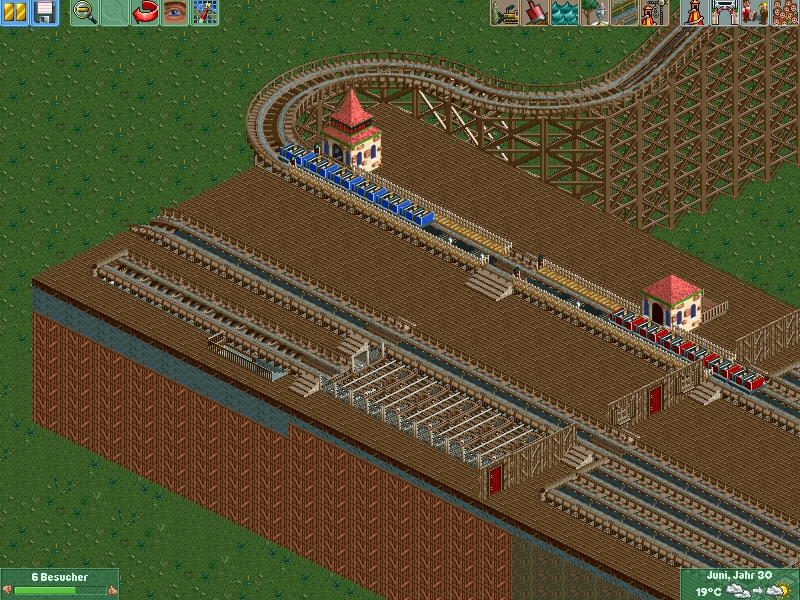Select the footpath building tool
The height and width of the screenshot is (600, 800).
pos(625,13)
